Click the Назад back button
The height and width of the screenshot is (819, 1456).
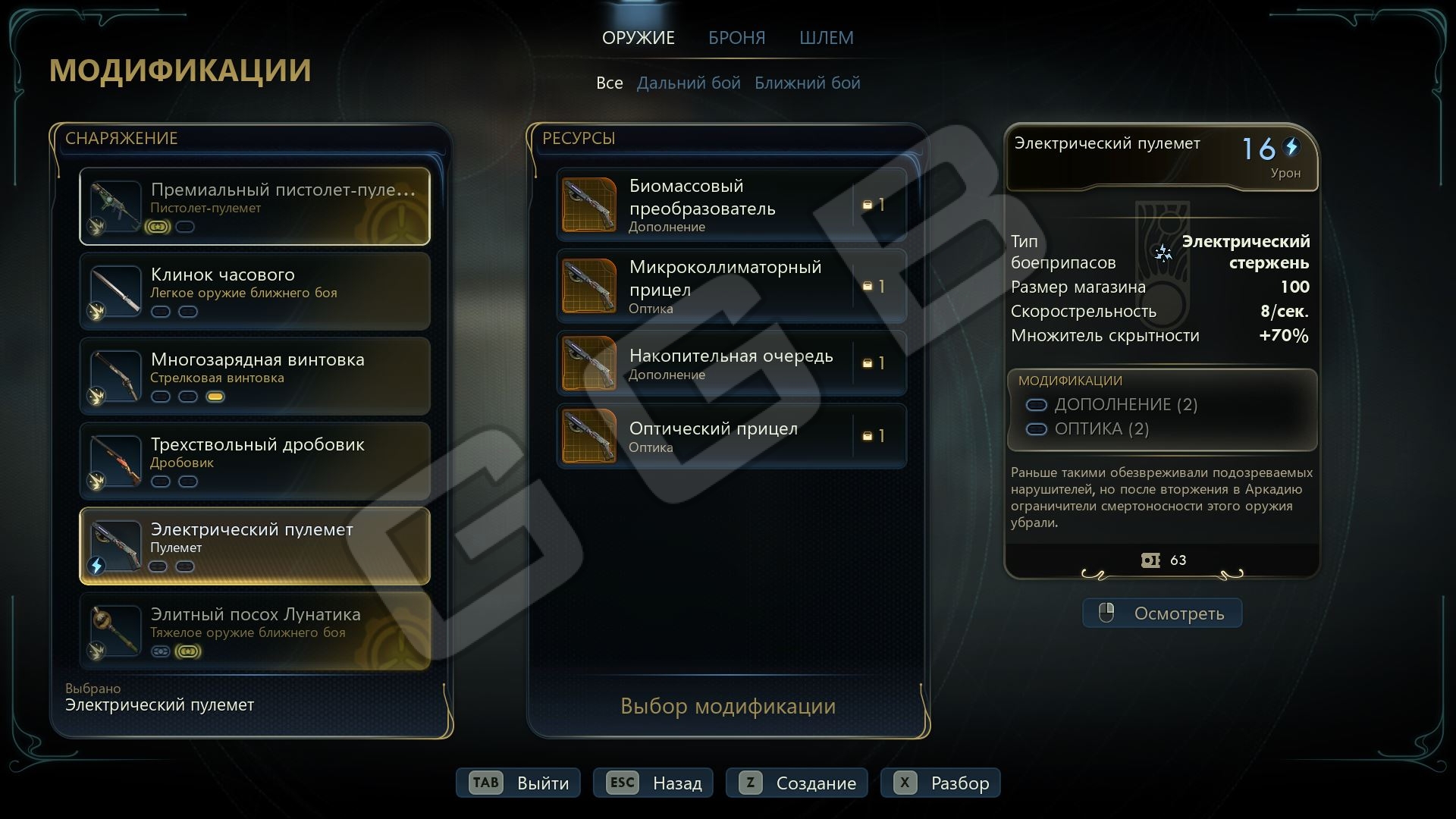653,783
